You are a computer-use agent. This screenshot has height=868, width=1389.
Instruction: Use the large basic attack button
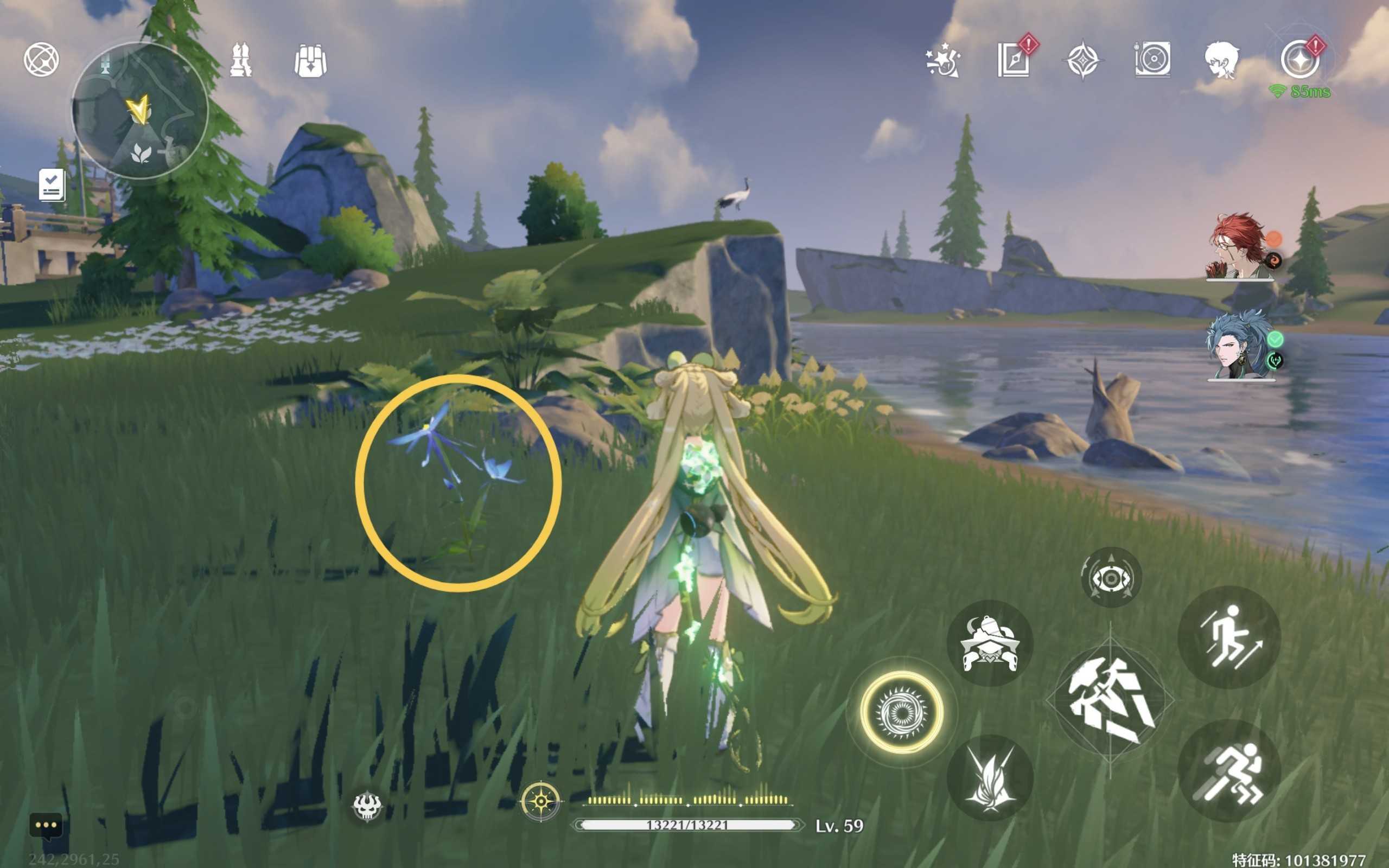point(1110,701)
